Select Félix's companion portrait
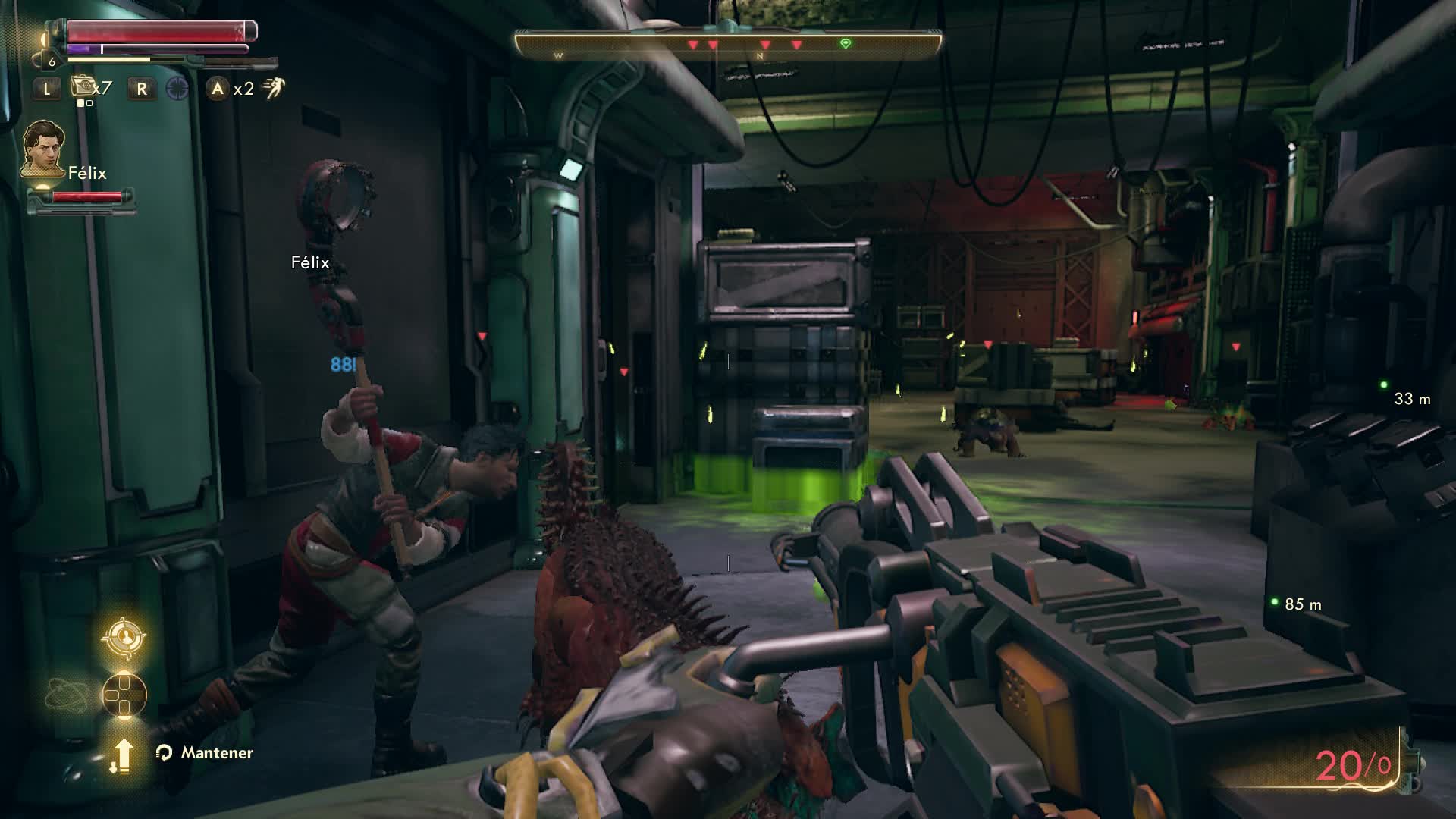1456x819 pixels. click(42, 149)
